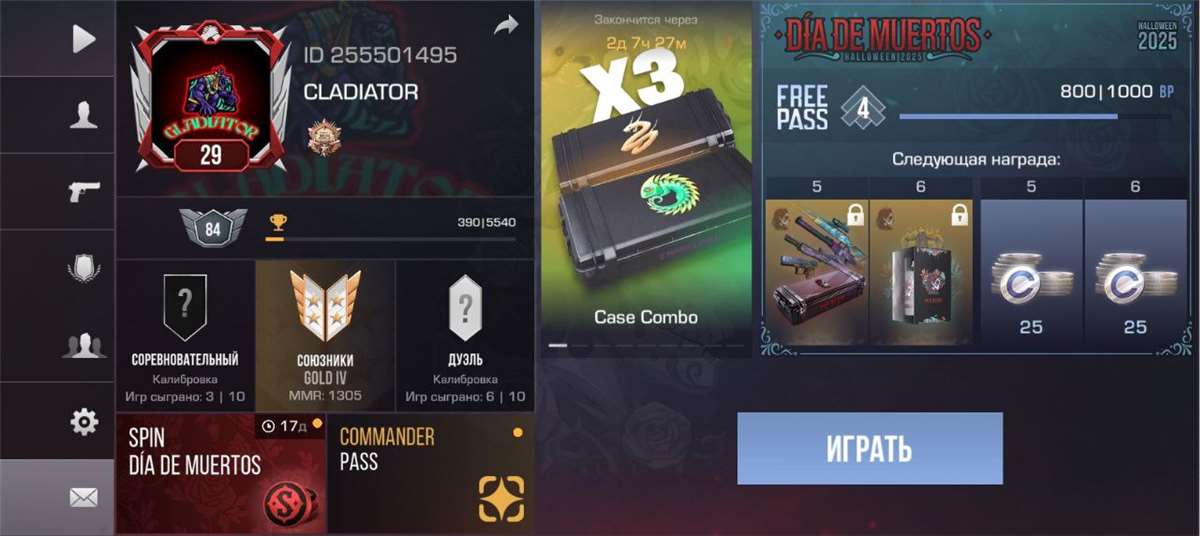Open the Spin Día de Muertos event
The width and height of the screenshot is (1200, 536).
point(221,473)
